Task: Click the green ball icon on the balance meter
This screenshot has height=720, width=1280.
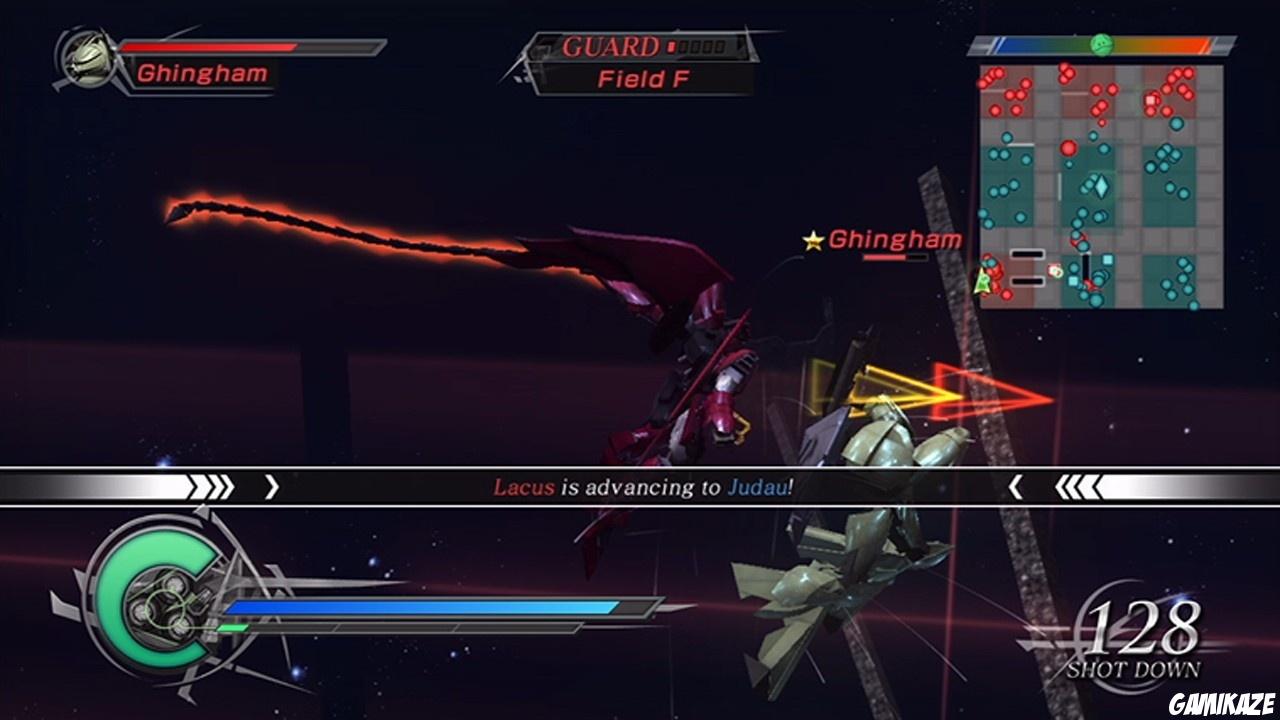Action: 1101,43
